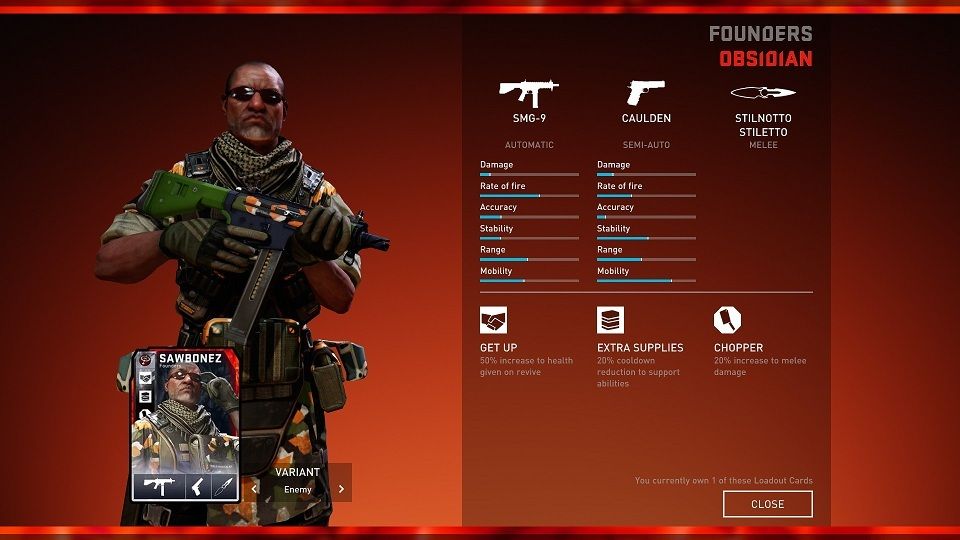
Task: Close the loadout card details panel
Action: point(767,504)
